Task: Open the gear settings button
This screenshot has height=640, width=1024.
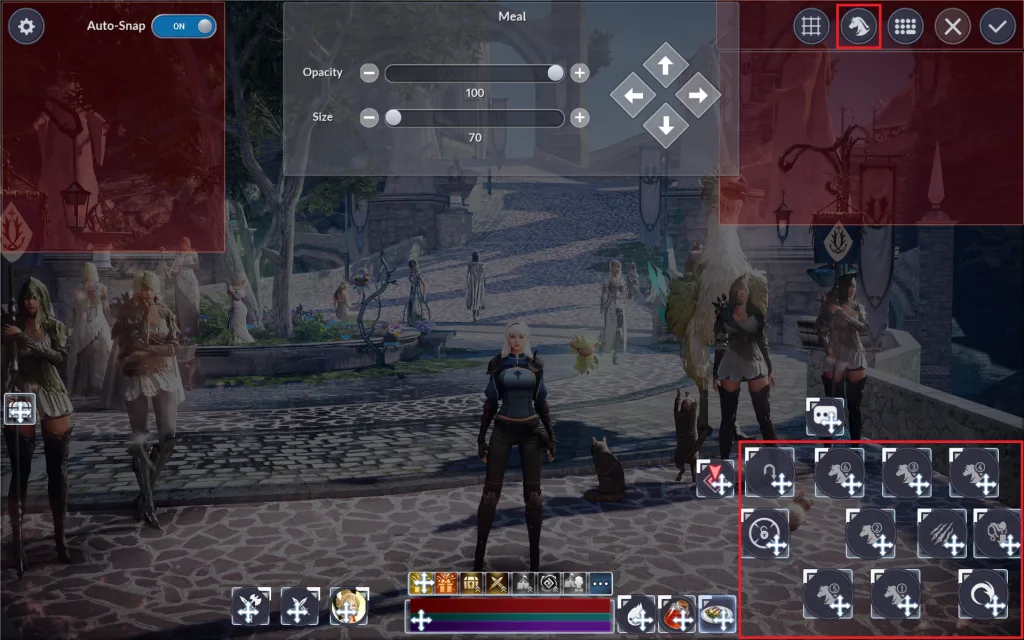Action: 26,26
